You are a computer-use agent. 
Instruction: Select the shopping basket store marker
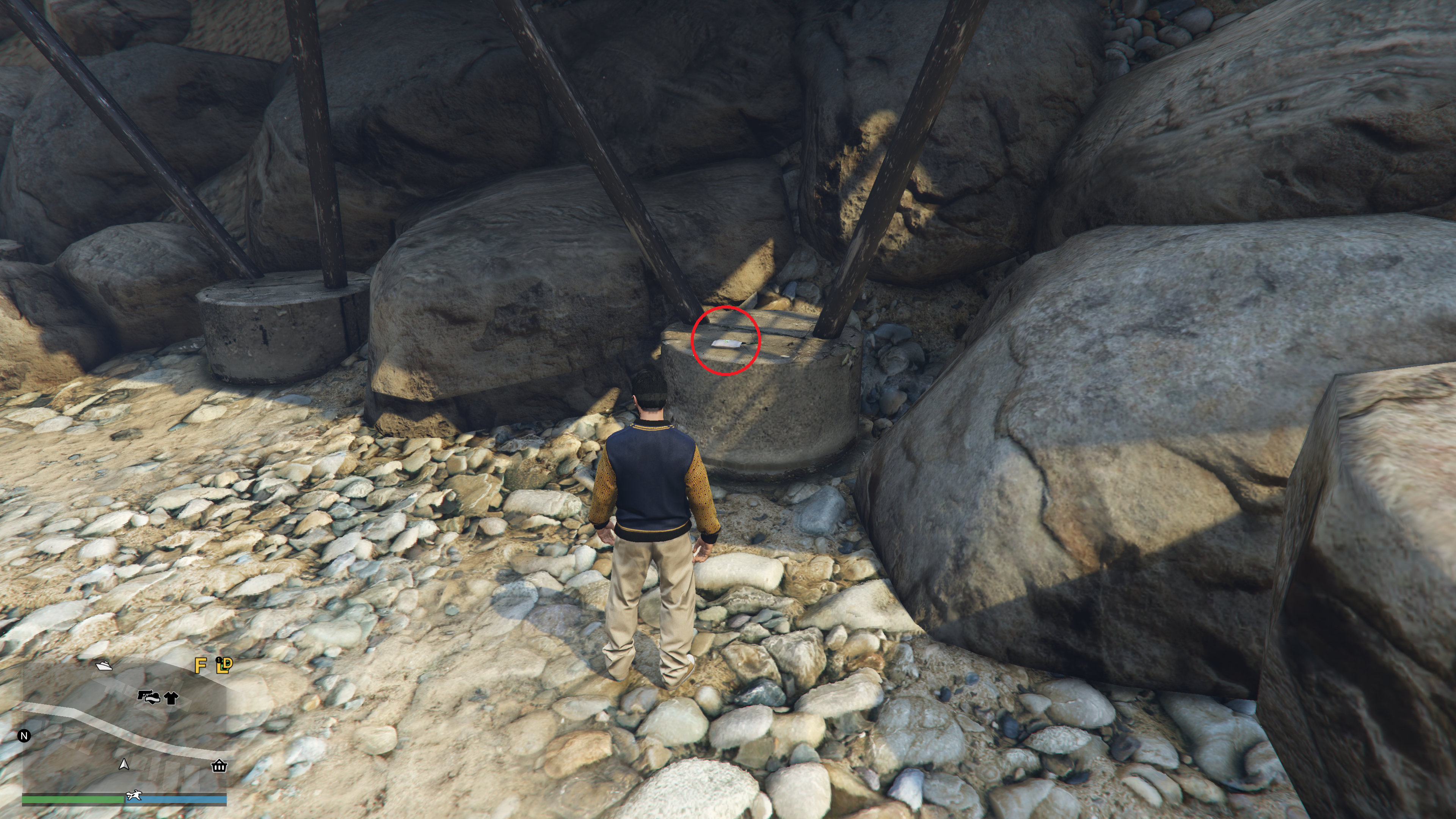pyautogui.click(x=219, y=766)
